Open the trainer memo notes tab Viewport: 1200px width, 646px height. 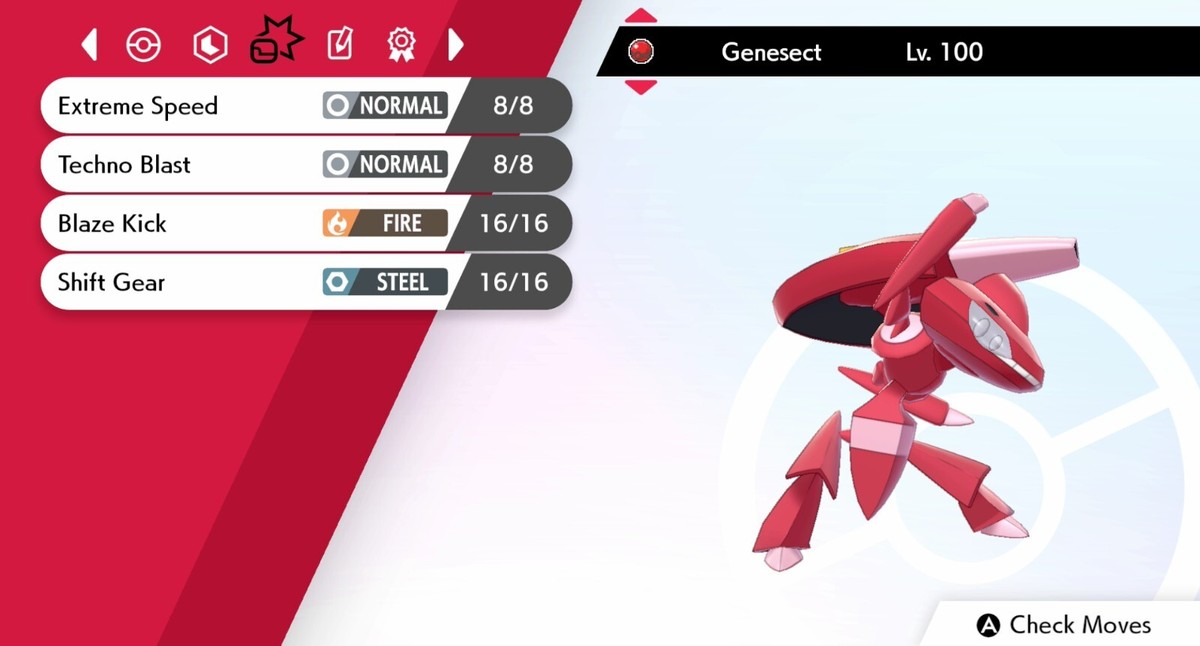pos(340,44)
